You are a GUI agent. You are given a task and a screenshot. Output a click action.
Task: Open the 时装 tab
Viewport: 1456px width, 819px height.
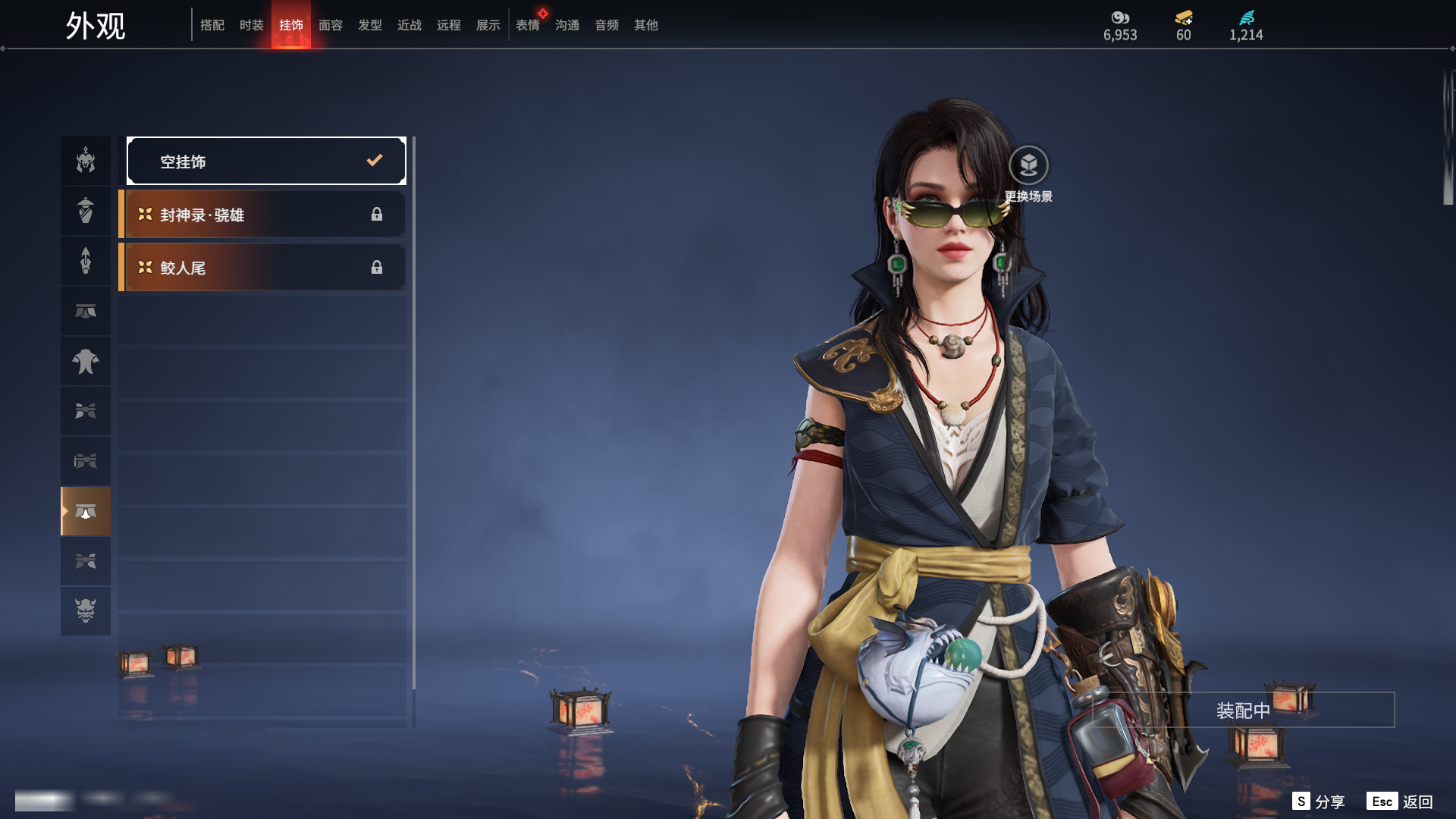(252, 25)
